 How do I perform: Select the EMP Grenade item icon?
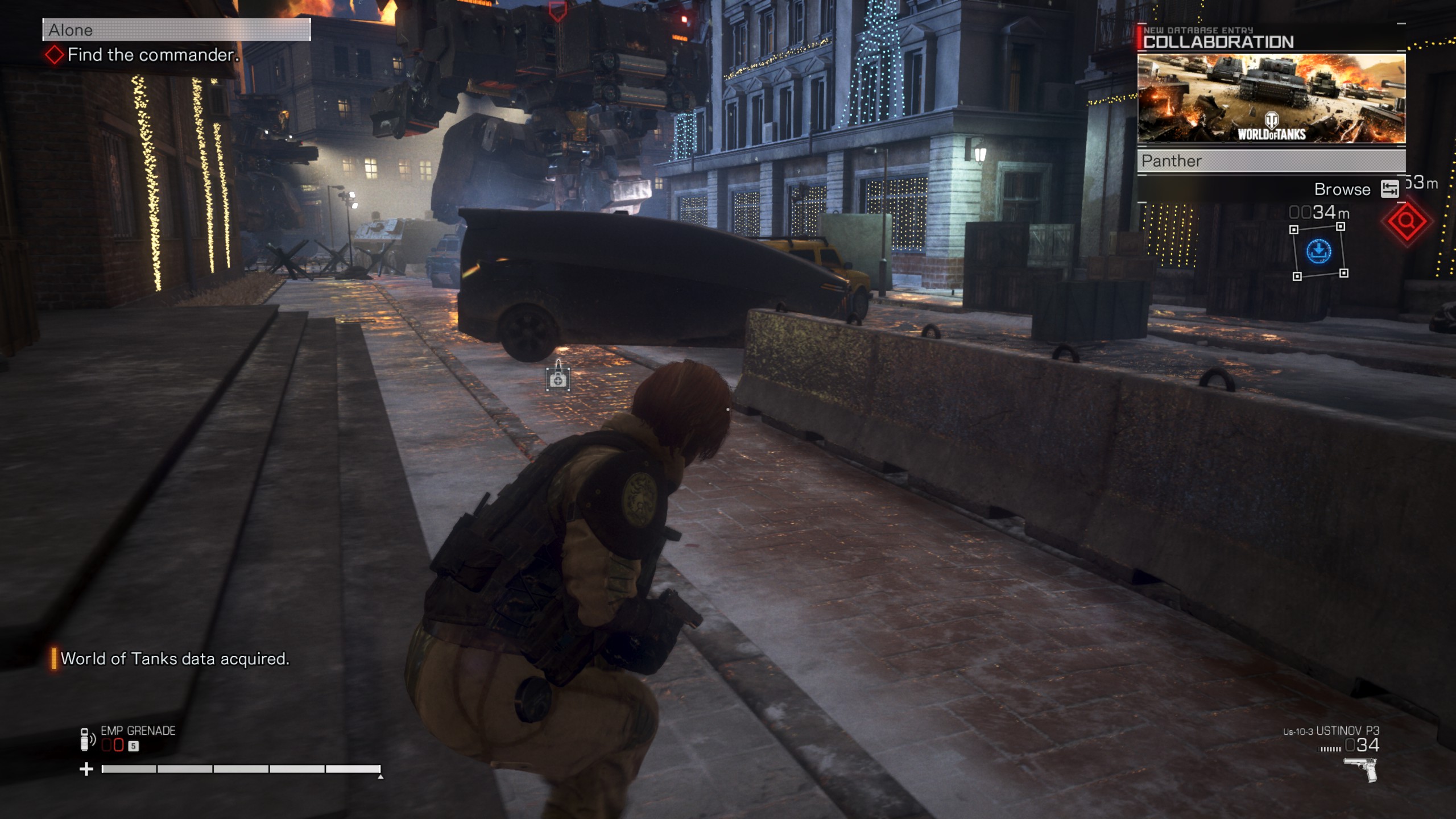click(x=85, y=739)
